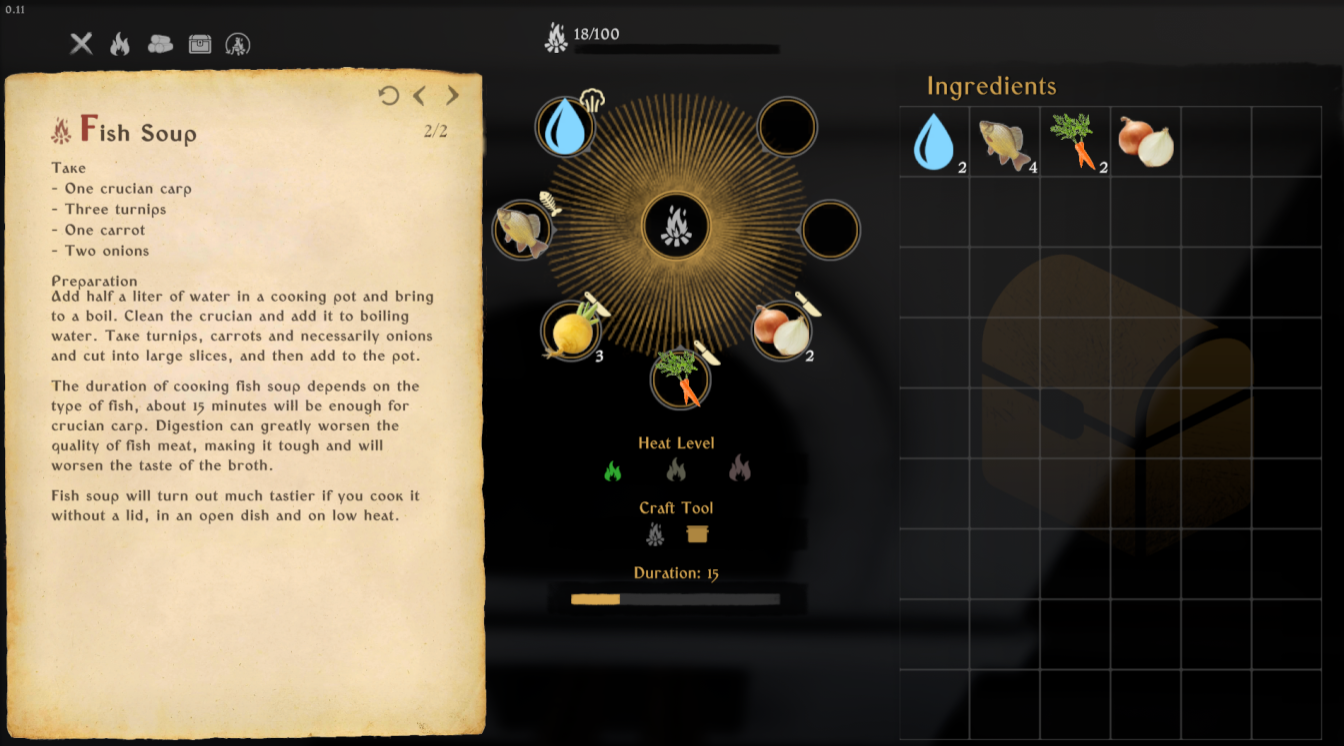The image size is (1344, 746).
Task: Close the cooking screen with the X
Action: click(x=81, y=44)
